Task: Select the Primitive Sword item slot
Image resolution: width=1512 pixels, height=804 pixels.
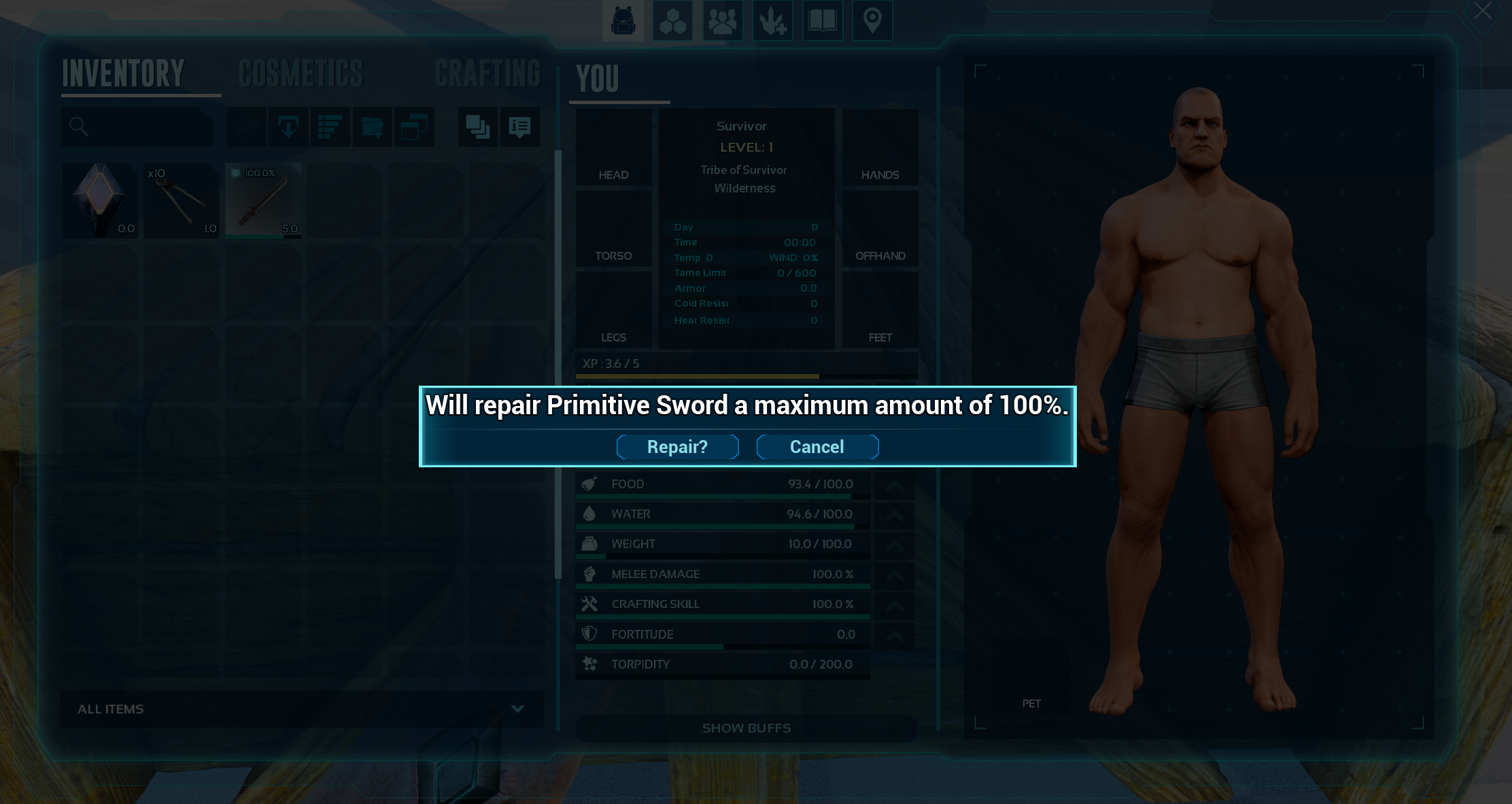Action: 263,201
